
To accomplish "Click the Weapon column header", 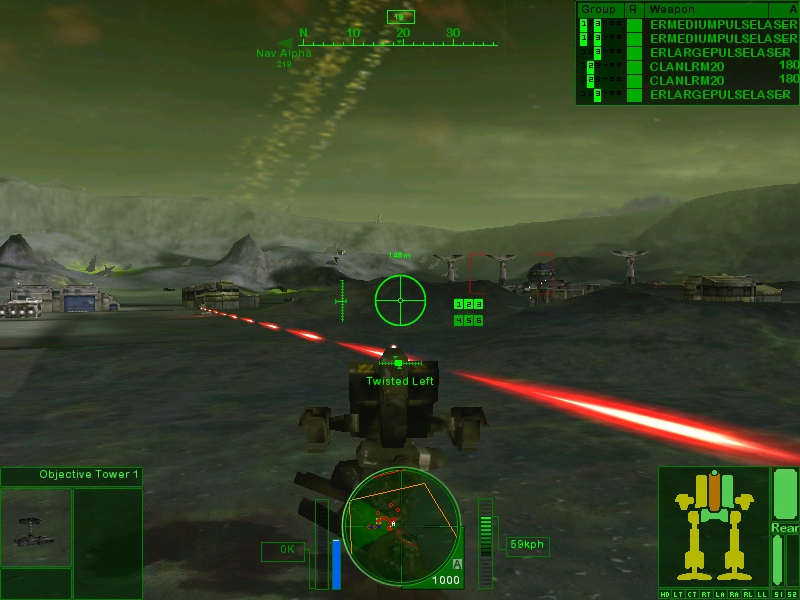I will coord(666,8).
